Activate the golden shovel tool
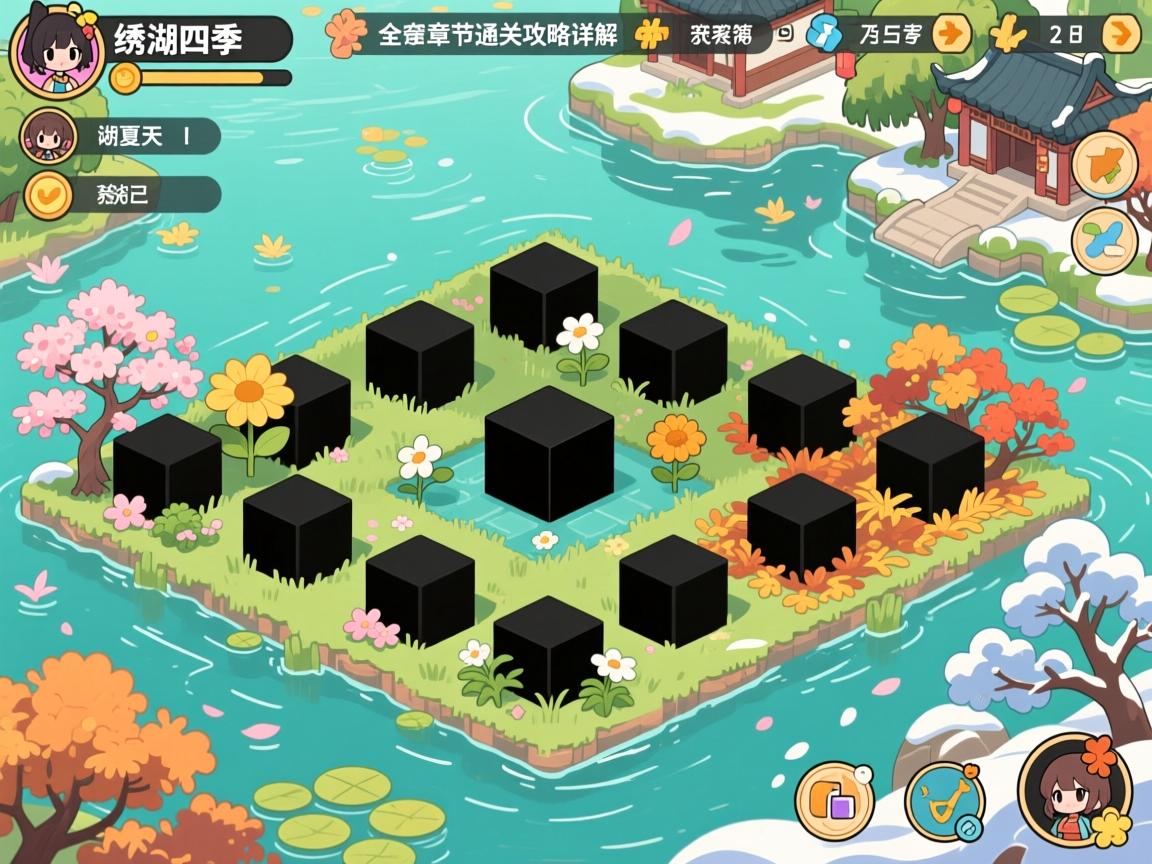 click(944, 800)
